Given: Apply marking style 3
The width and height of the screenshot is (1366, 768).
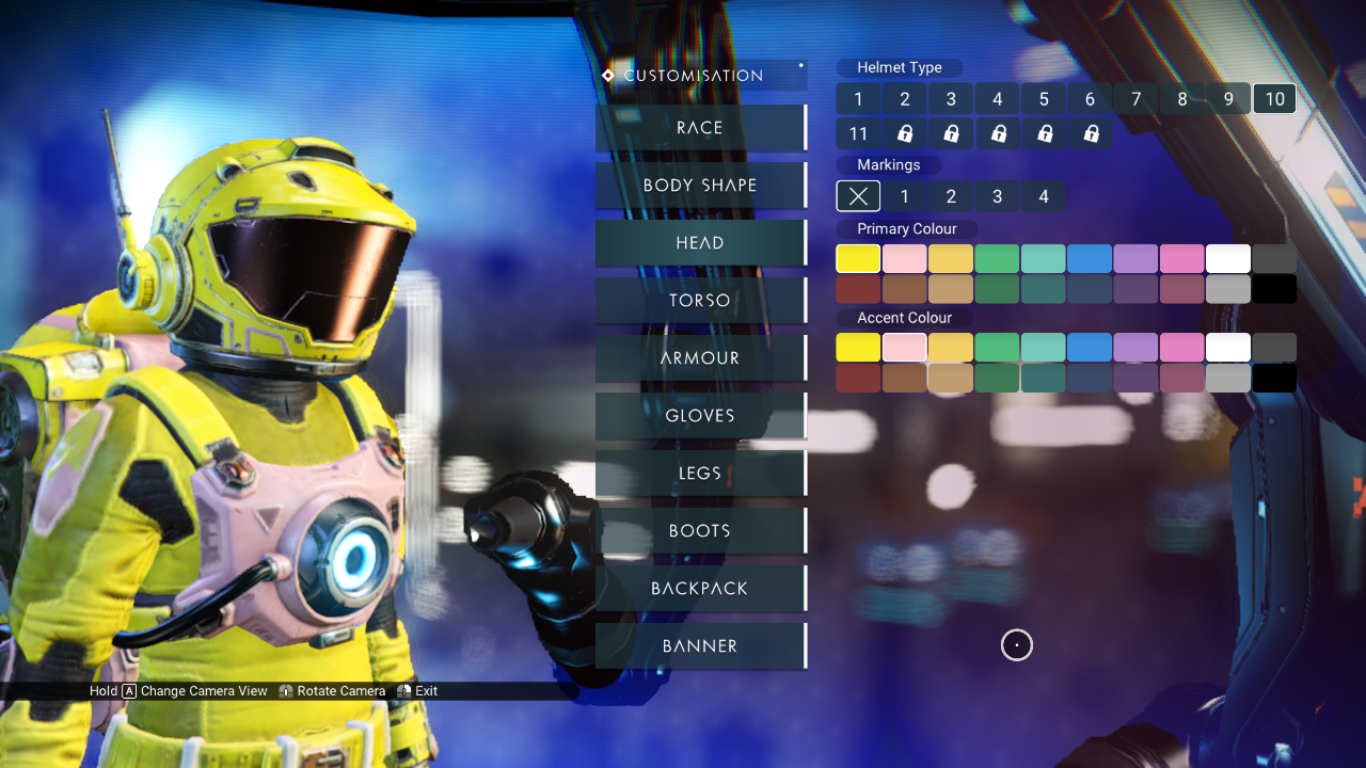Looking at the screenshot, I should pos(997,196).
